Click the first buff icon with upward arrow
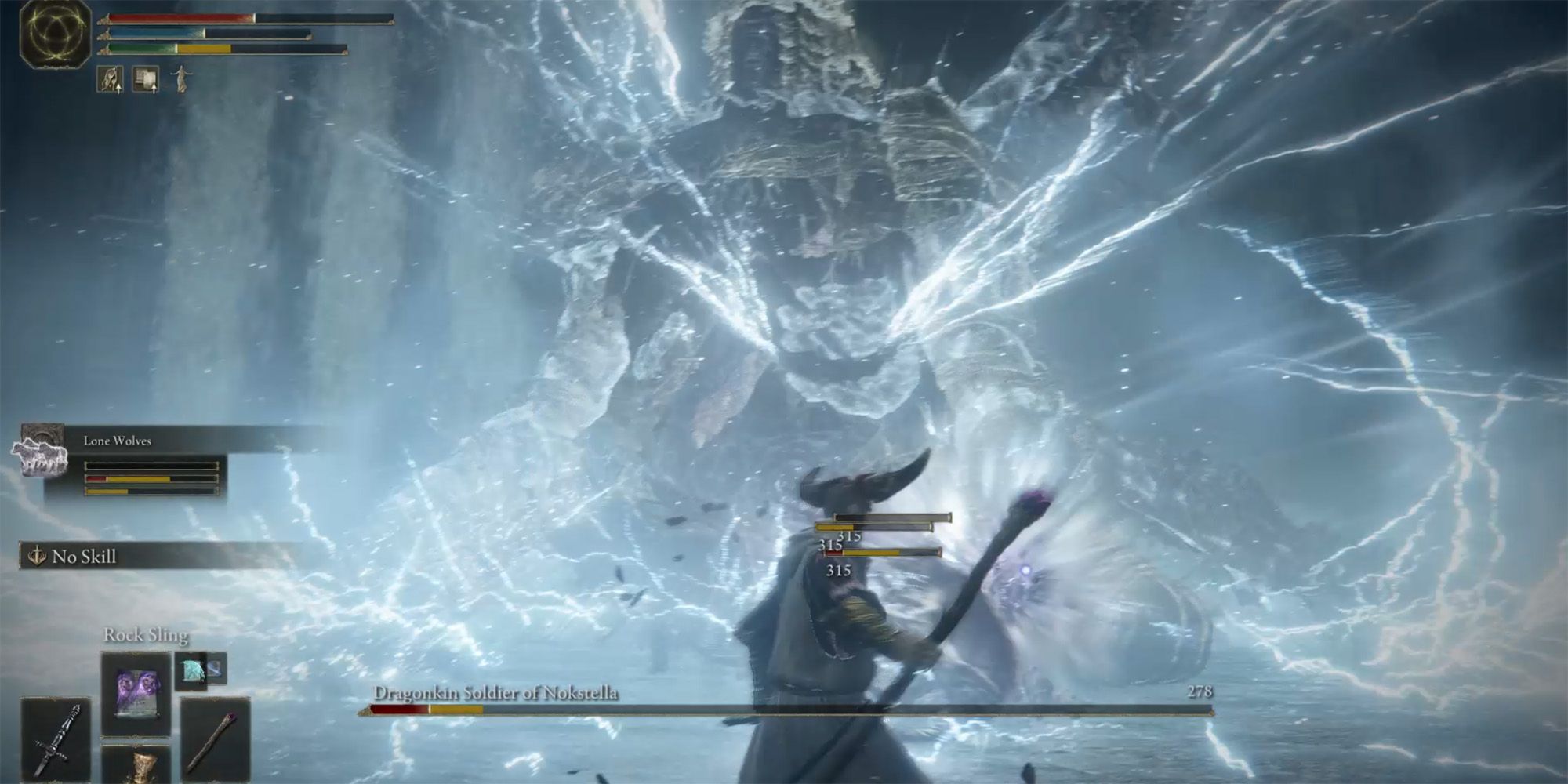1568x784 pixels. [x=109, y=78]
